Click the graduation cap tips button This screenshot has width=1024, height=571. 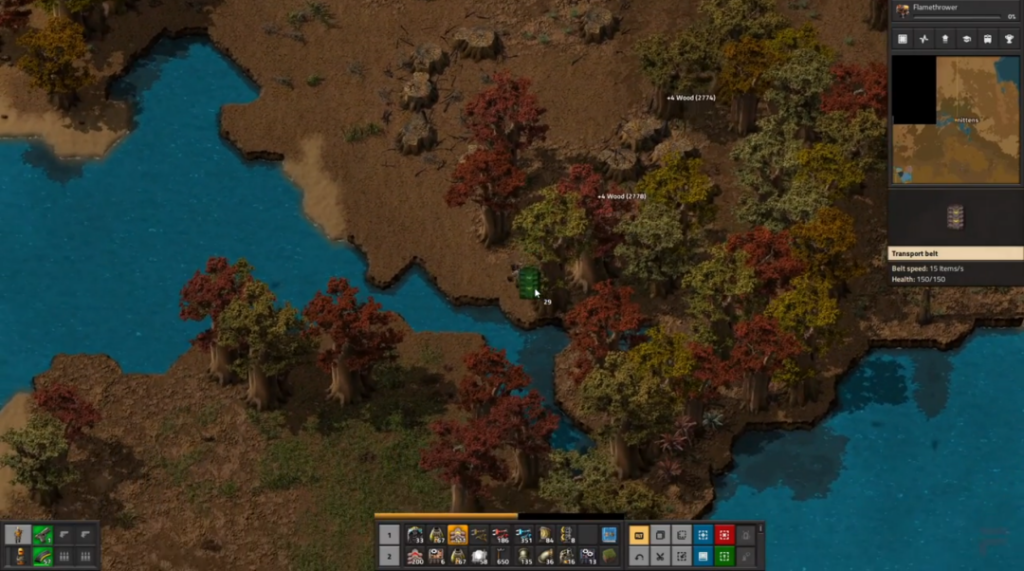967,39
